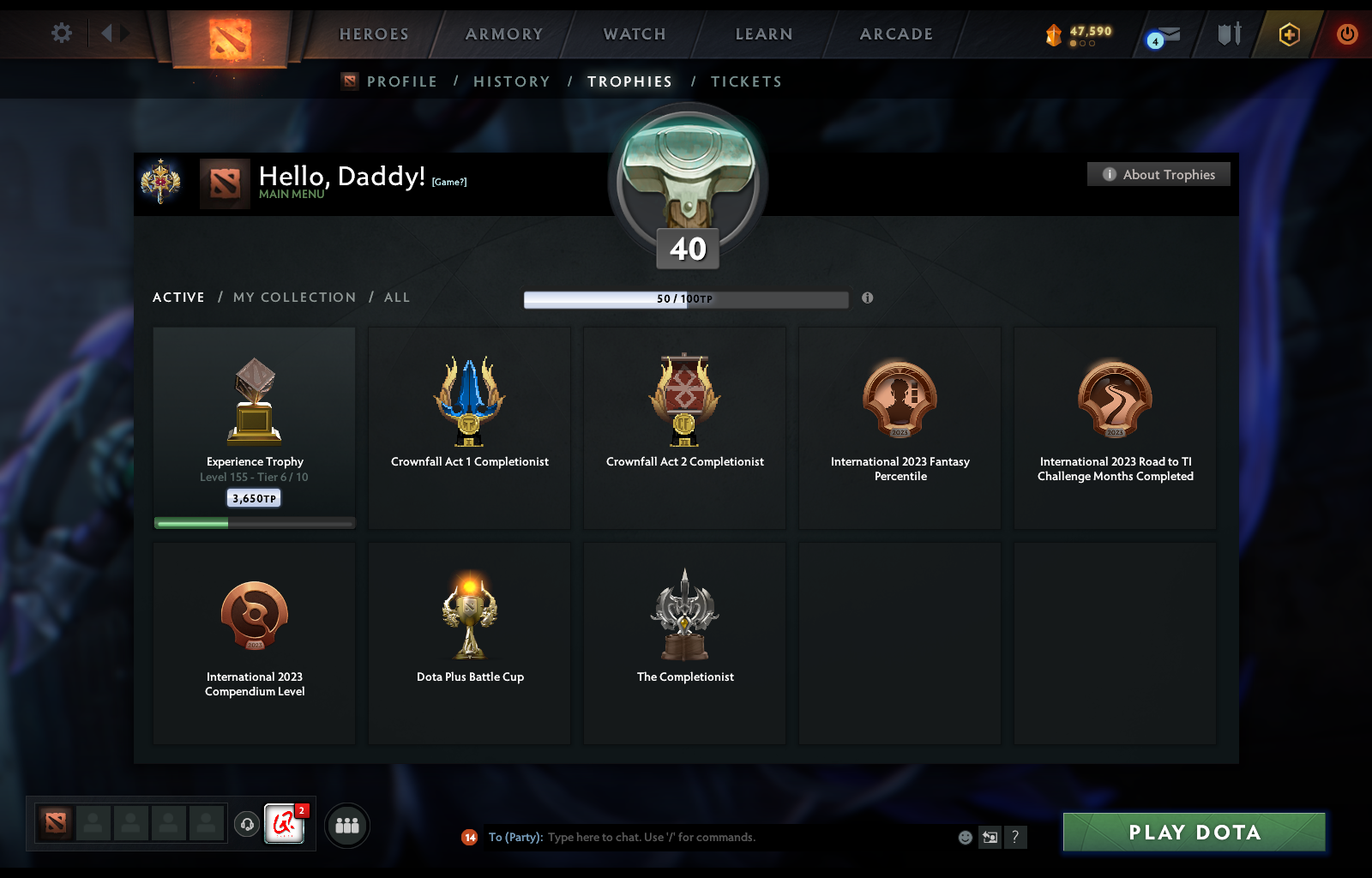Switch to the MY COLLECTION tab

point(294,297)
